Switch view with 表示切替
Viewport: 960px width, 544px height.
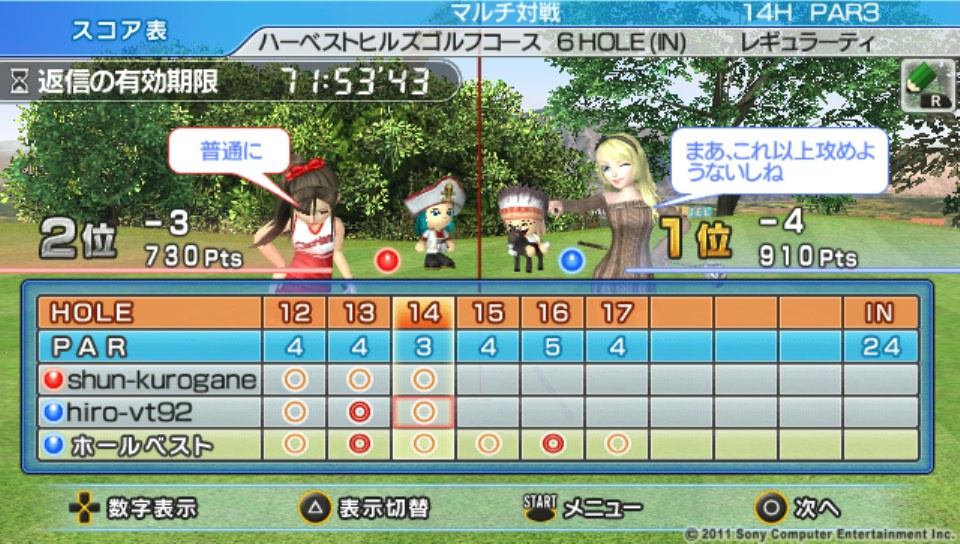pos(364,508)
